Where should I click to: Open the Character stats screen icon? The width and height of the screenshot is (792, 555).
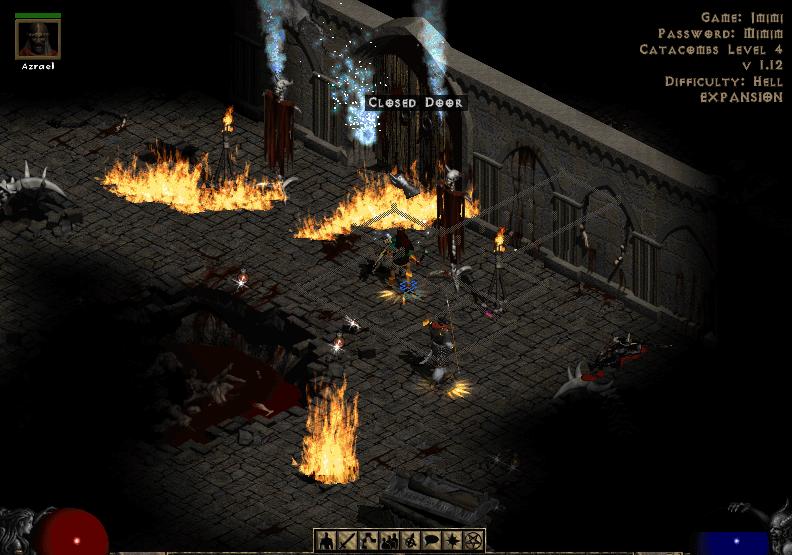[326, 541]
